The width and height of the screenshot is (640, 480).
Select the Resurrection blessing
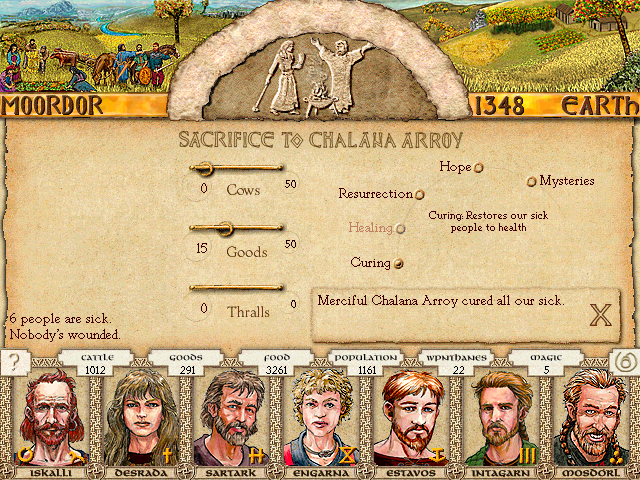tap(420, 195)
